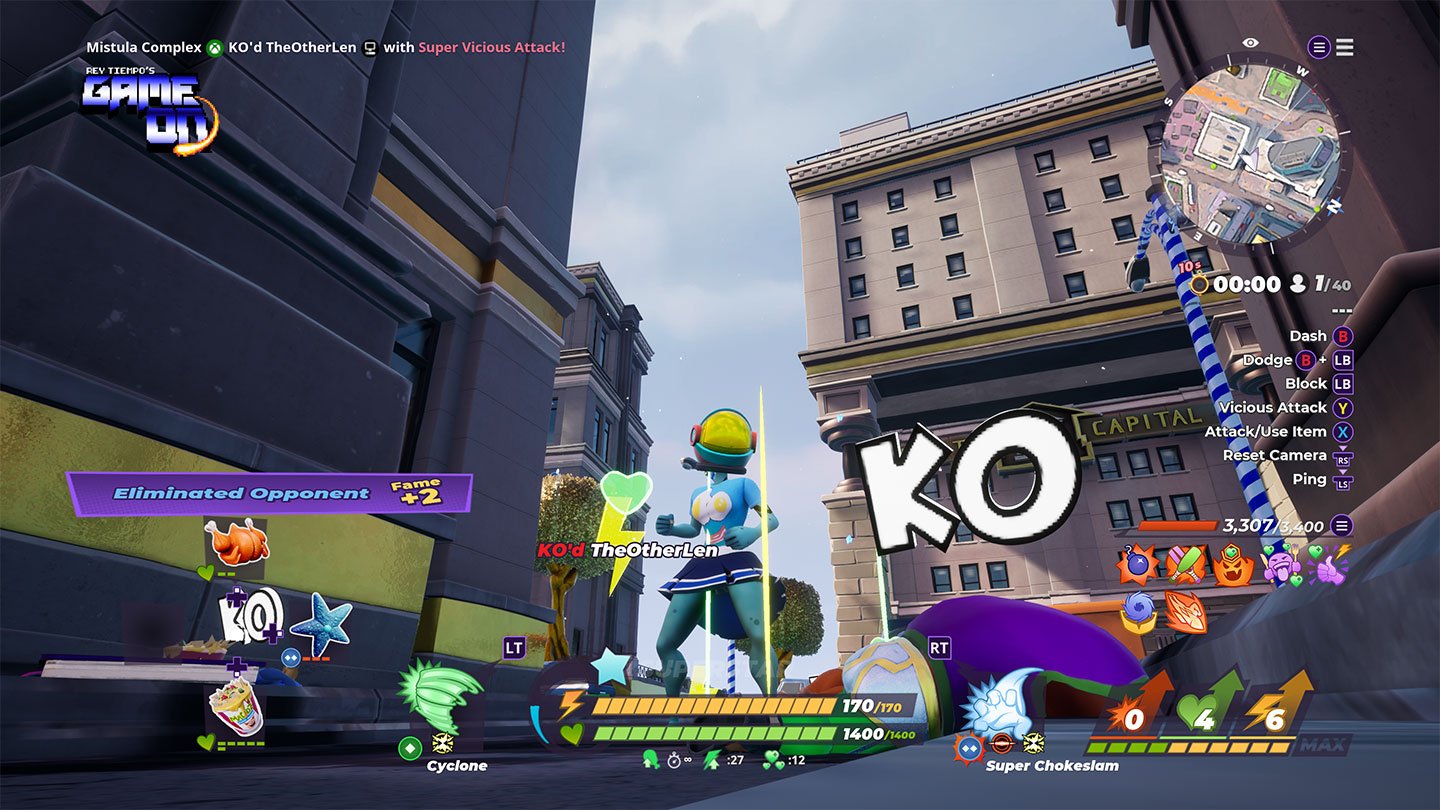Select the roast chicken item slot
This screenshot has width=1440, height=810.
236,543
